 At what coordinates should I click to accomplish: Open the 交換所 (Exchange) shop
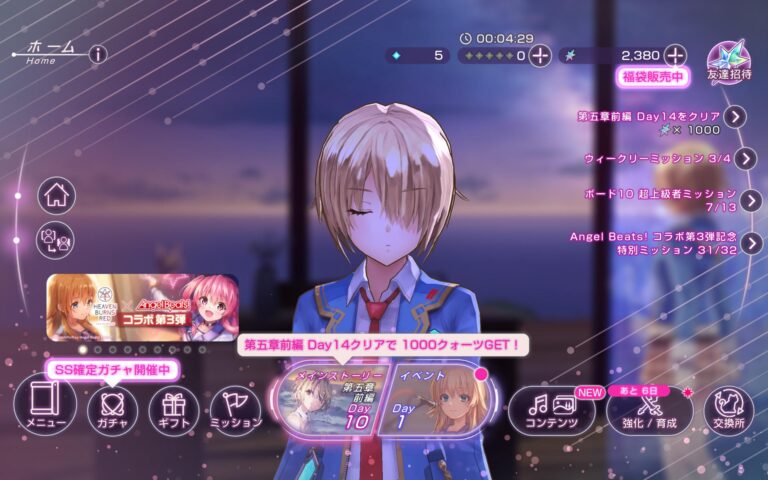pos(729,410)
